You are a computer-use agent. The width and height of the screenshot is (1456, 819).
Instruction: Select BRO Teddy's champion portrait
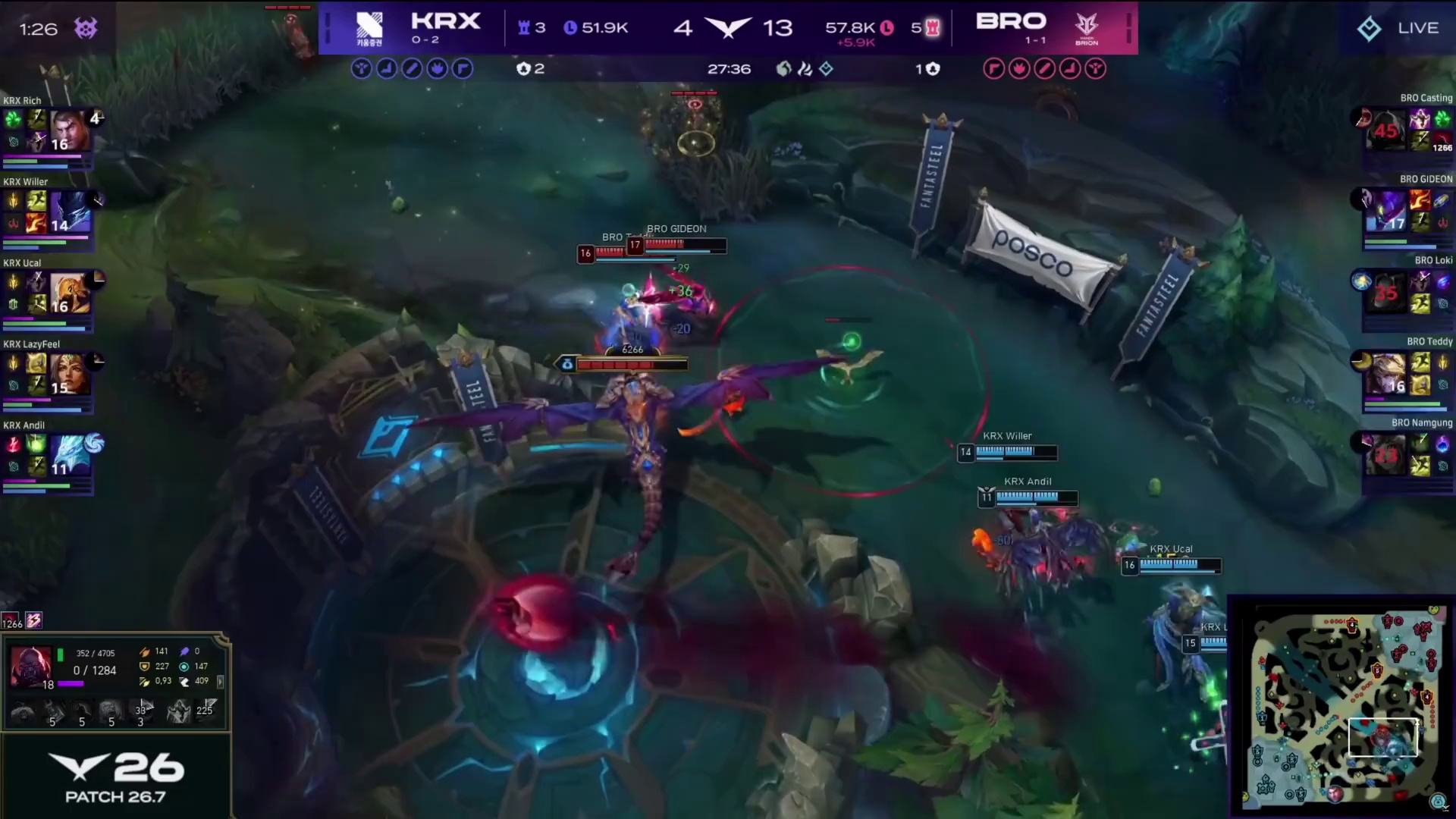point(1385,374)
